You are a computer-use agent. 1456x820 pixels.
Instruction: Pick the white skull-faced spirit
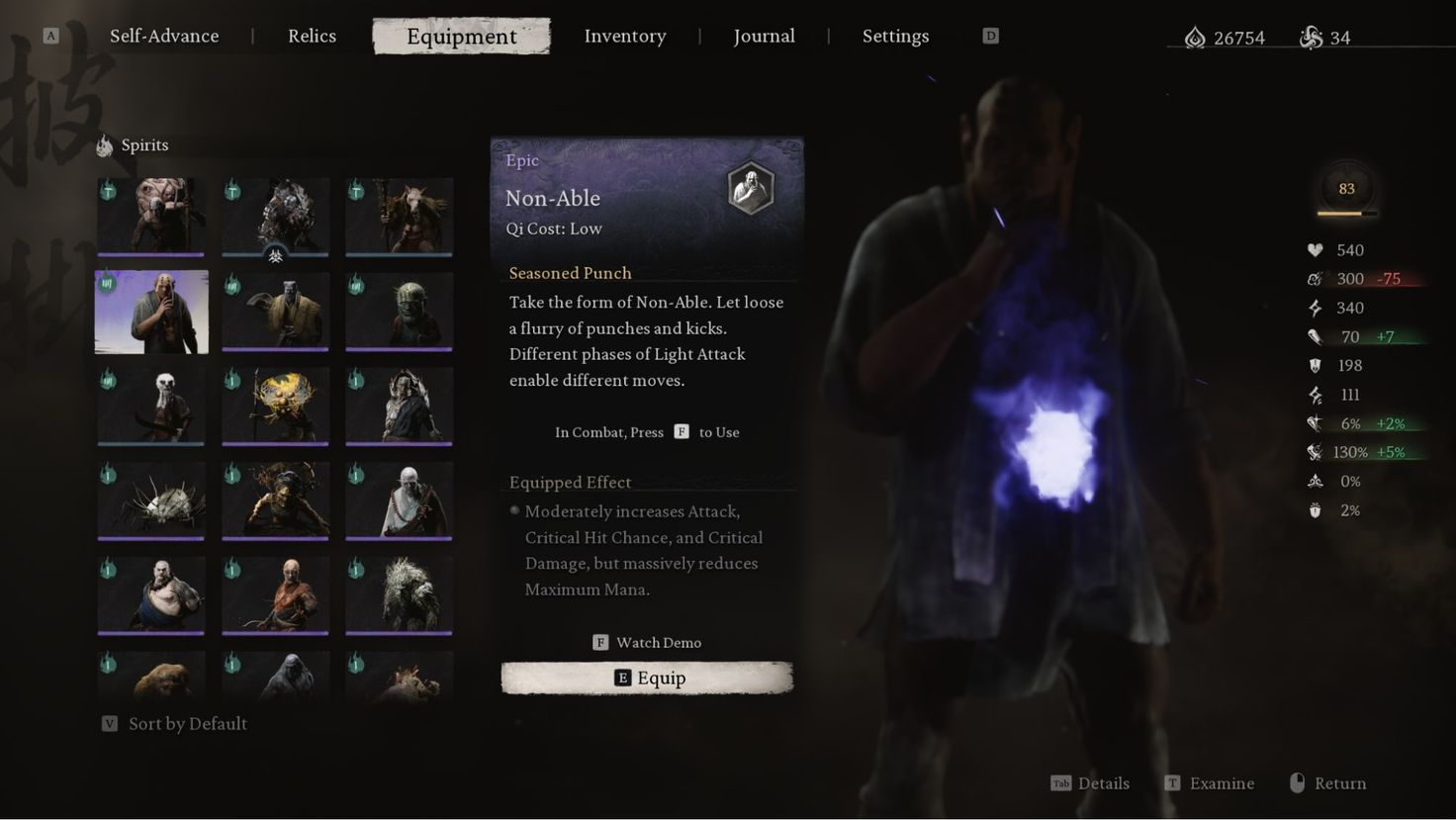[x=151, y=406]
